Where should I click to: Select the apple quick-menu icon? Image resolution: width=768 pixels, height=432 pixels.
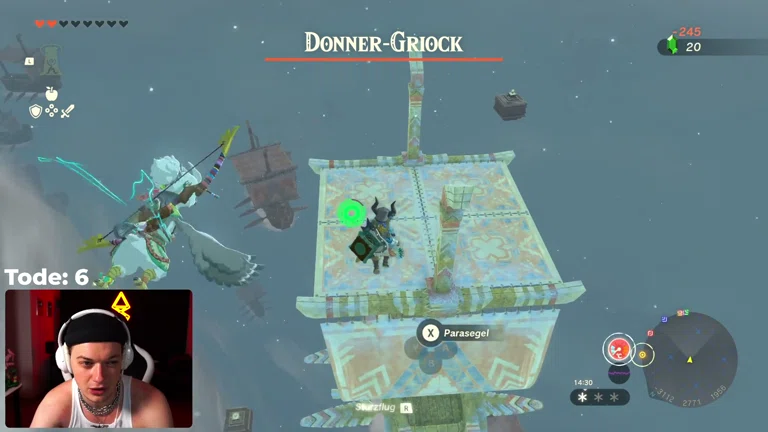point(52,94)
